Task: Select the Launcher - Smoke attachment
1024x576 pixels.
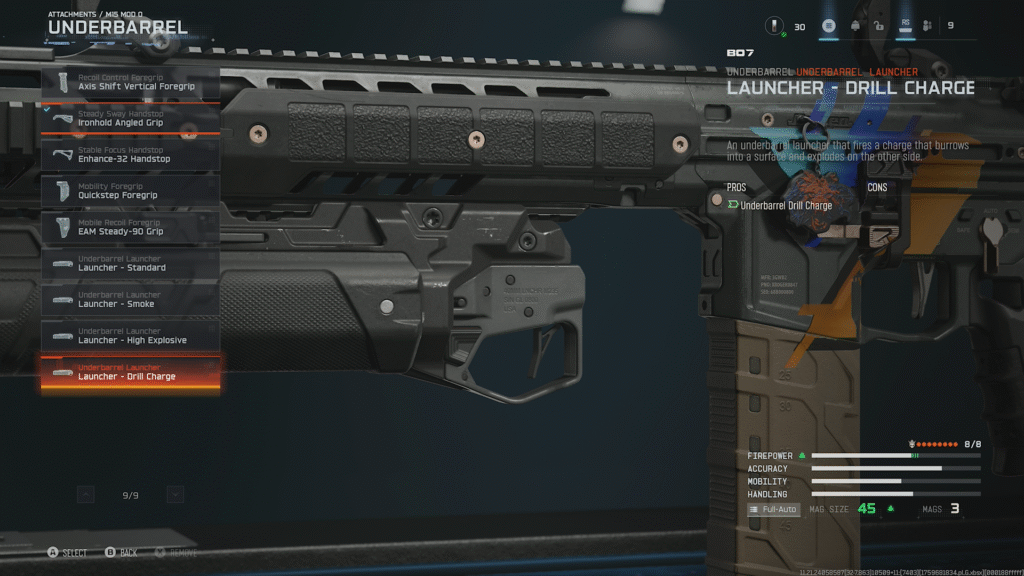Action: pyautogui.click(x=130, y=299)
